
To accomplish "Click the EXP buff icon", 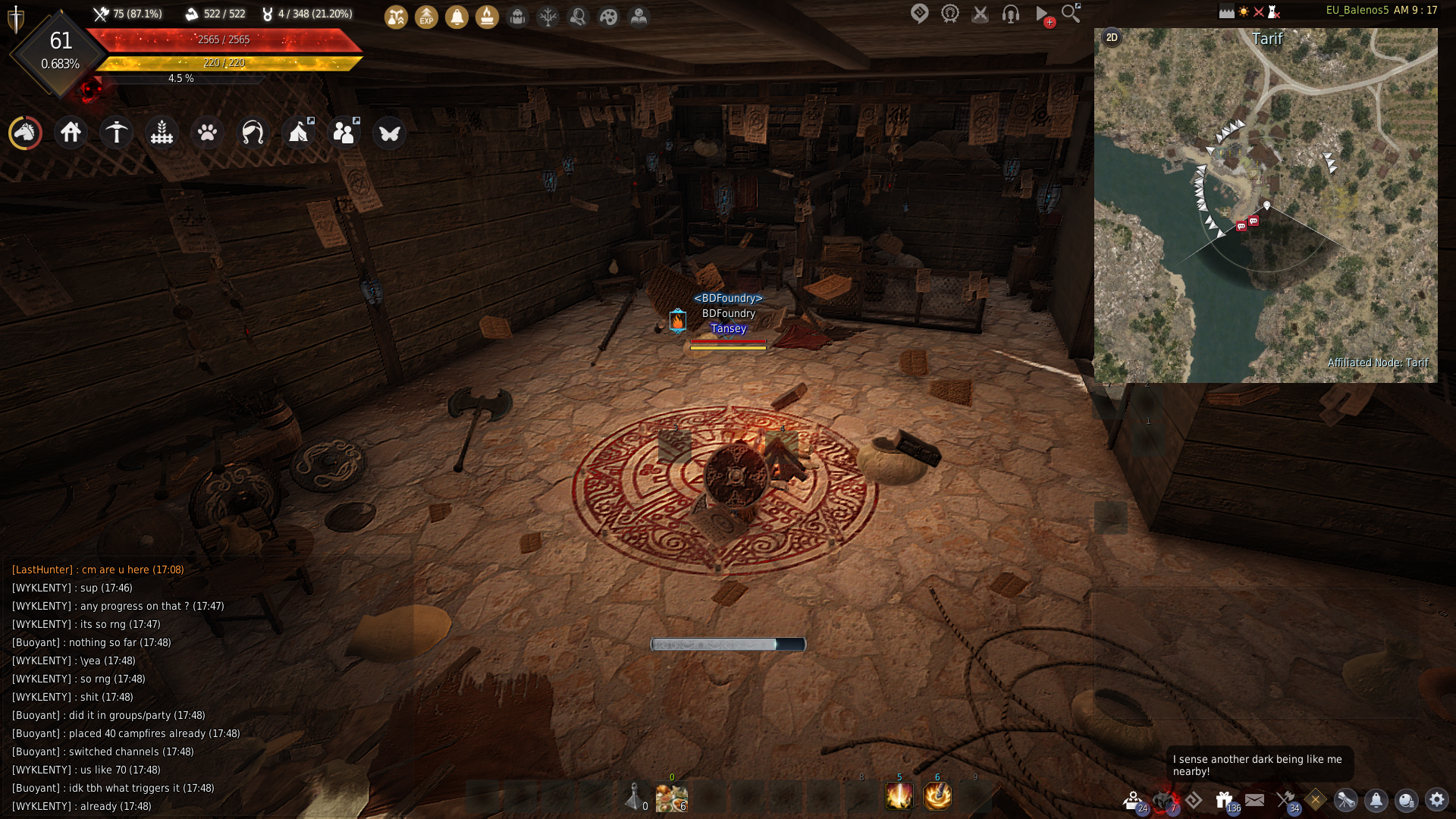I will coord(427,17).
